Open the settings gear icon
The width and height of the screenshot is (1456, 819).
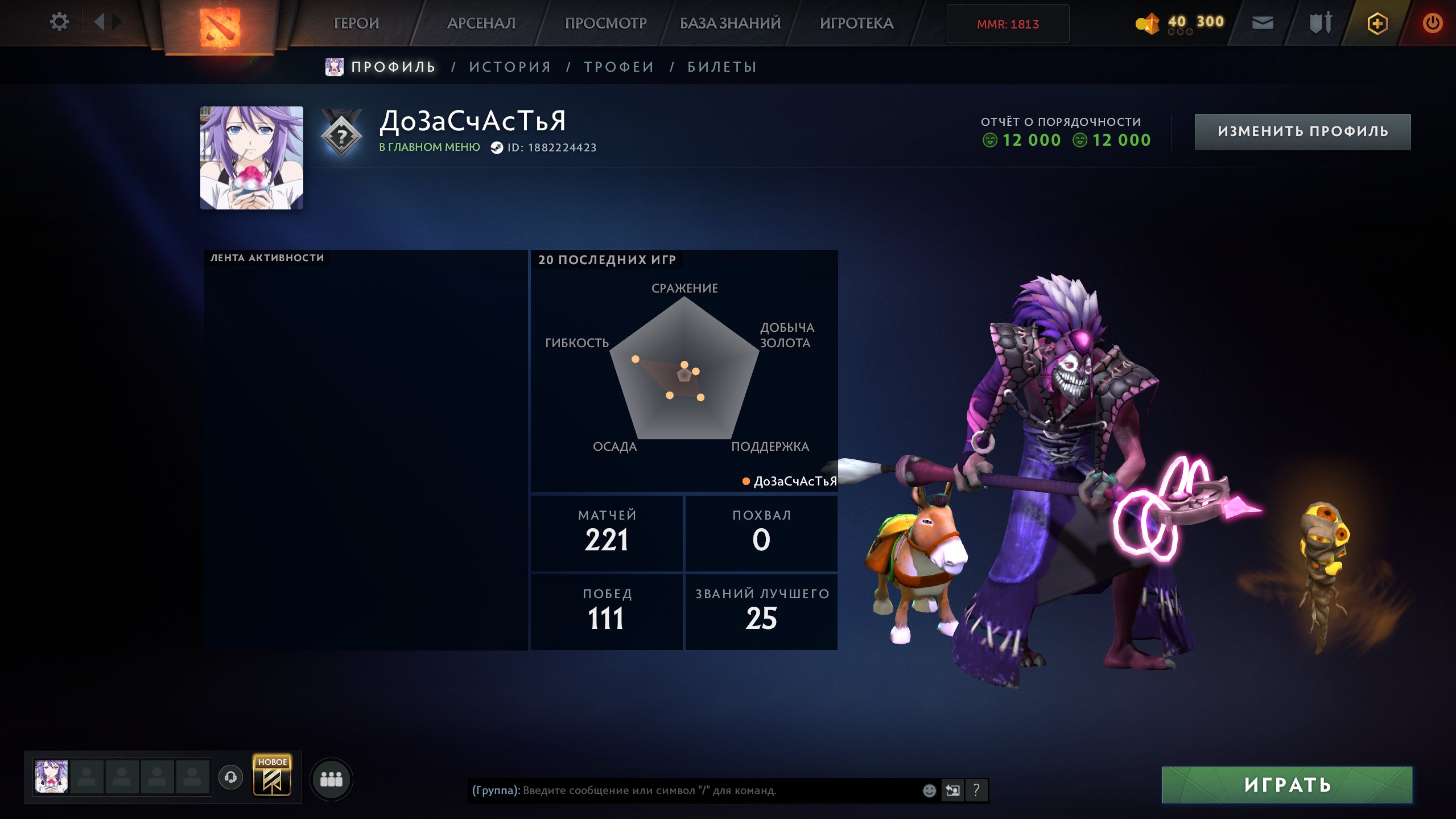[59, 22]
